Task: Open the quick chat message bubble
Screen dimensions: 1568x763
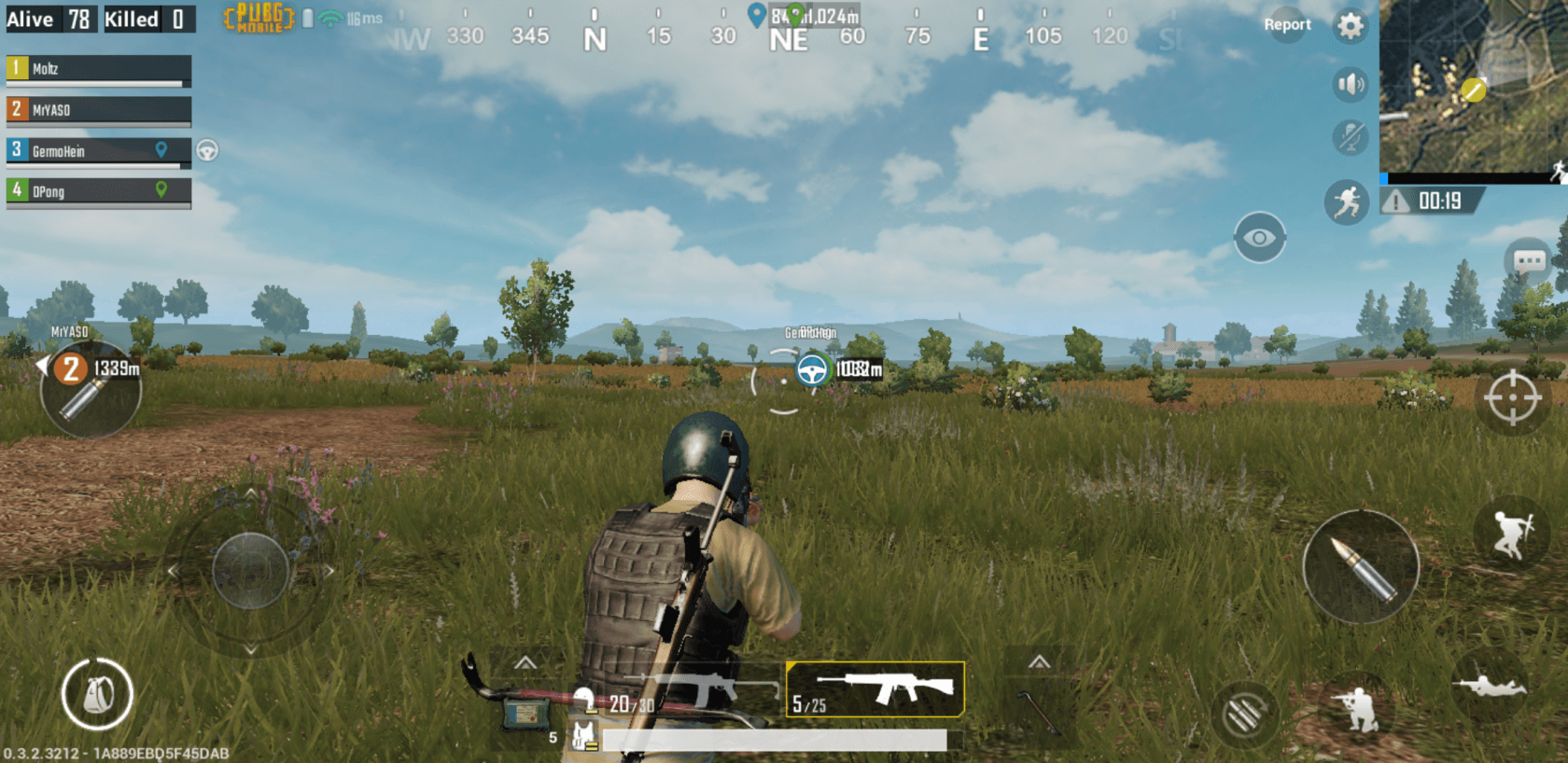Action: (1528, 261)
